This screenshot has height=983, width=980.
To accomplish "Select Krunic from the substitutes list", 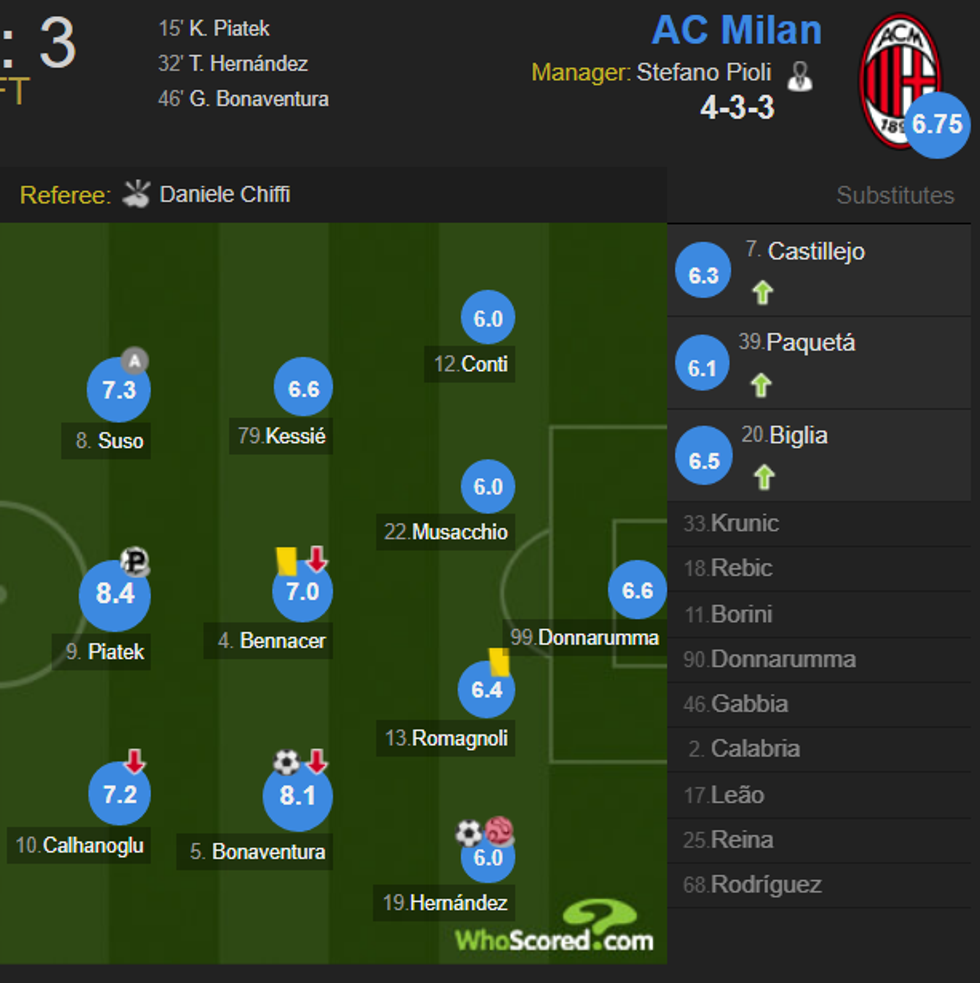I will 744,523.
